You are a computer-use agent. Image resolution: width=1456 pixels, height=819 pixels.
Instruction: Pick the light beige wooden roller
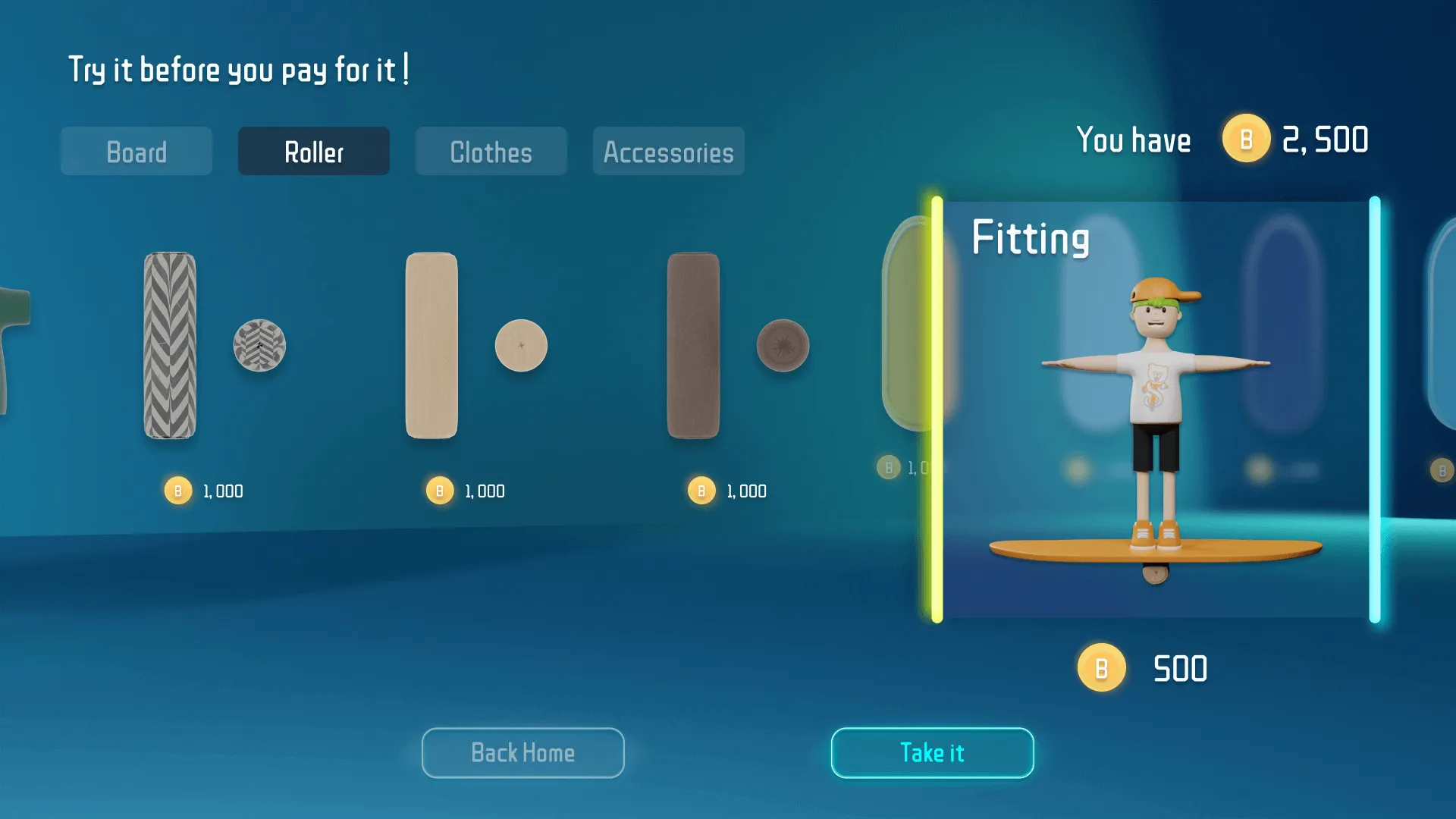[432, 346]
